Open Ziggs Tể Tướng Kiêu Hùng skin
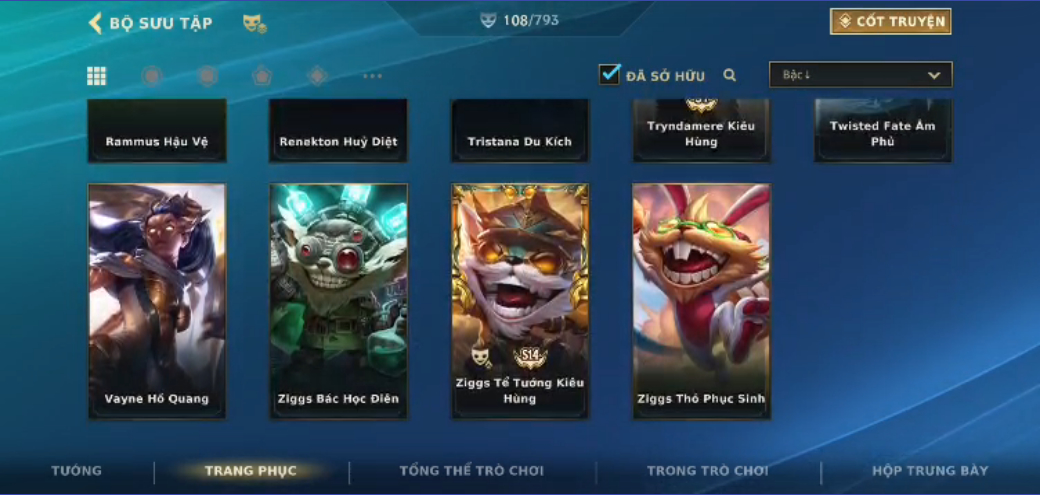The image size is (1040, 495). point(520,300)
